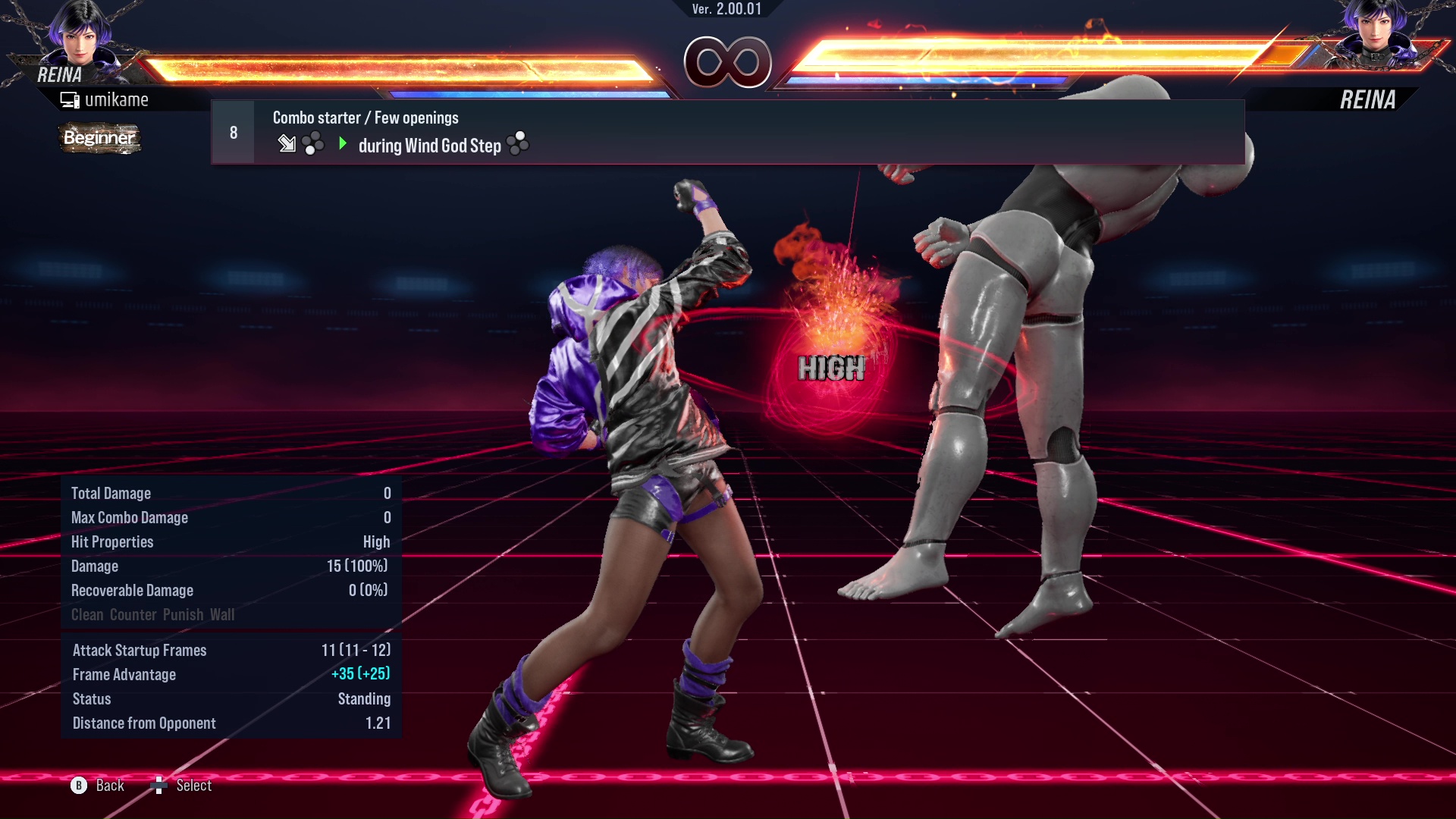Viewport: 1456px width, 819px height.
Task: Click the HIGH hit indicator above the dummy
Action: pyautogui.click(x=831, y=369)
